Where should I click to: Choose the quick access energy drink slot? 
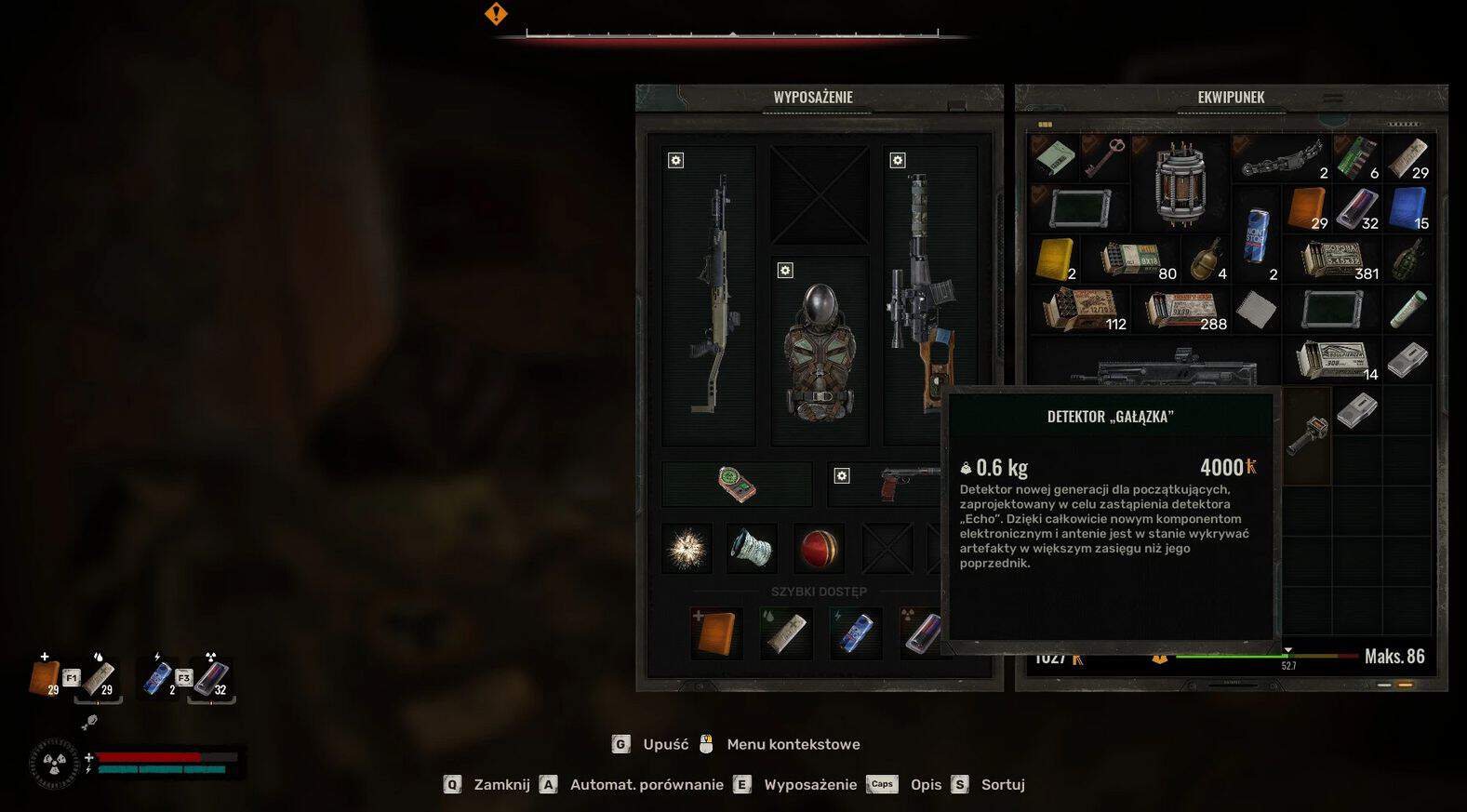(x=855, y=632)
